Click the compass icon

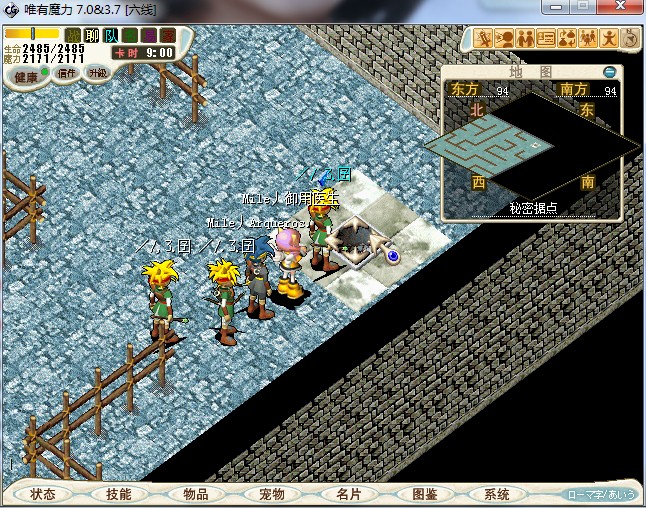[x=631, y=39]
